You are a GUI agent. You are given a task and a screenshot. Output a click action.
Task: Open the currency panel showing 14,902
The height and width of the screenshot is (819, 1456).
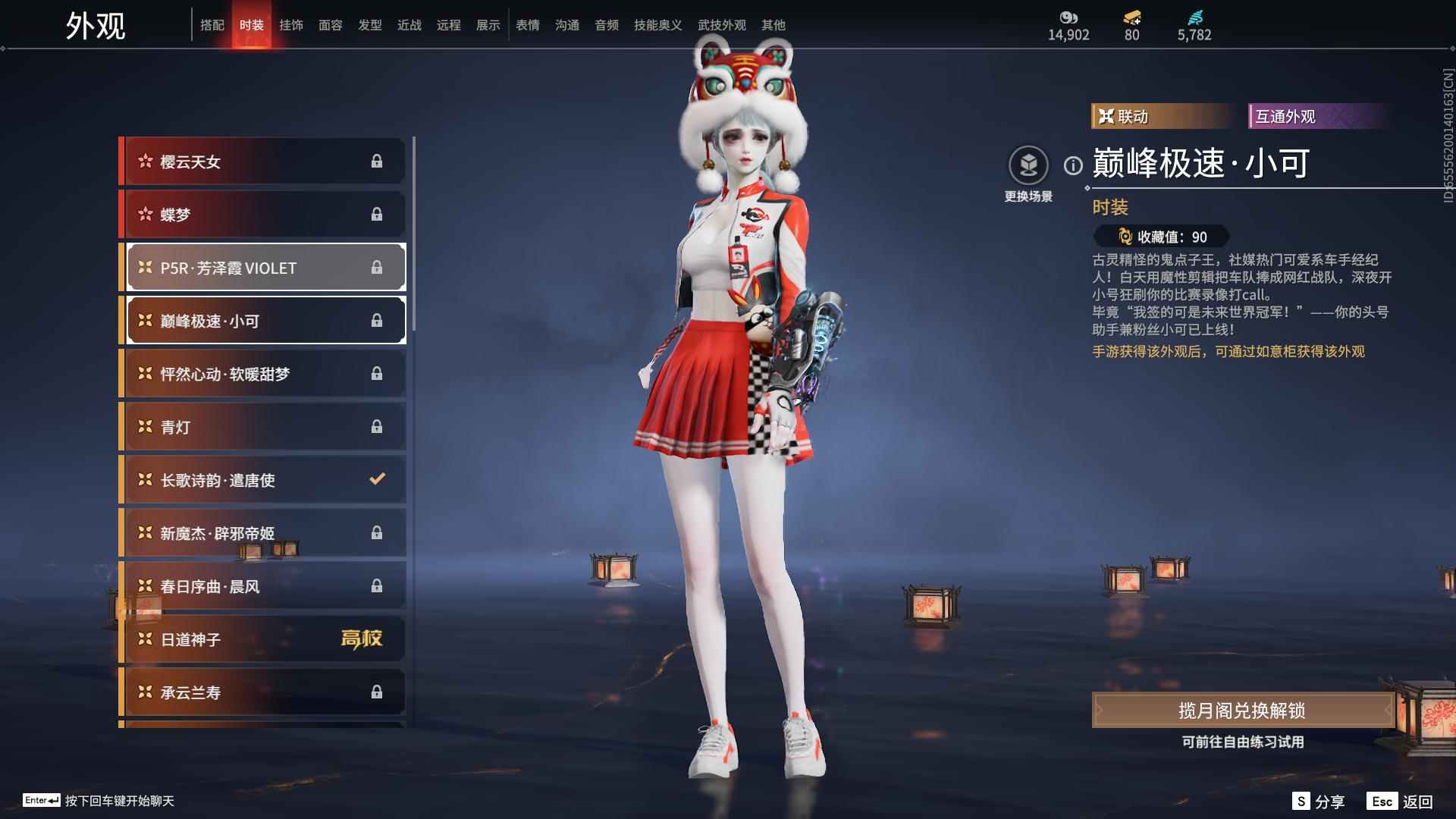pos(1068,24)
